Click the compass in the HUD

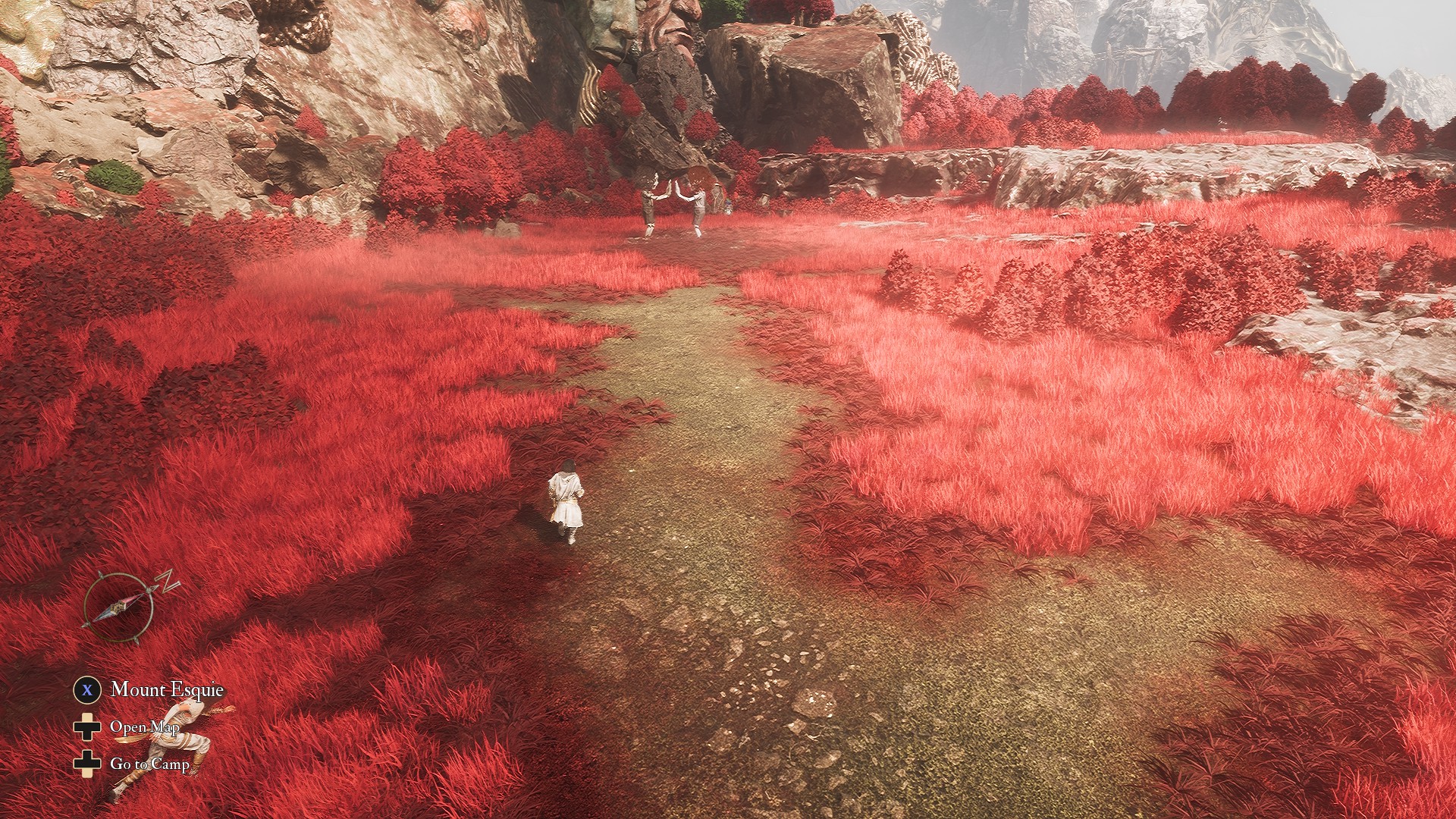coord(120,607)
